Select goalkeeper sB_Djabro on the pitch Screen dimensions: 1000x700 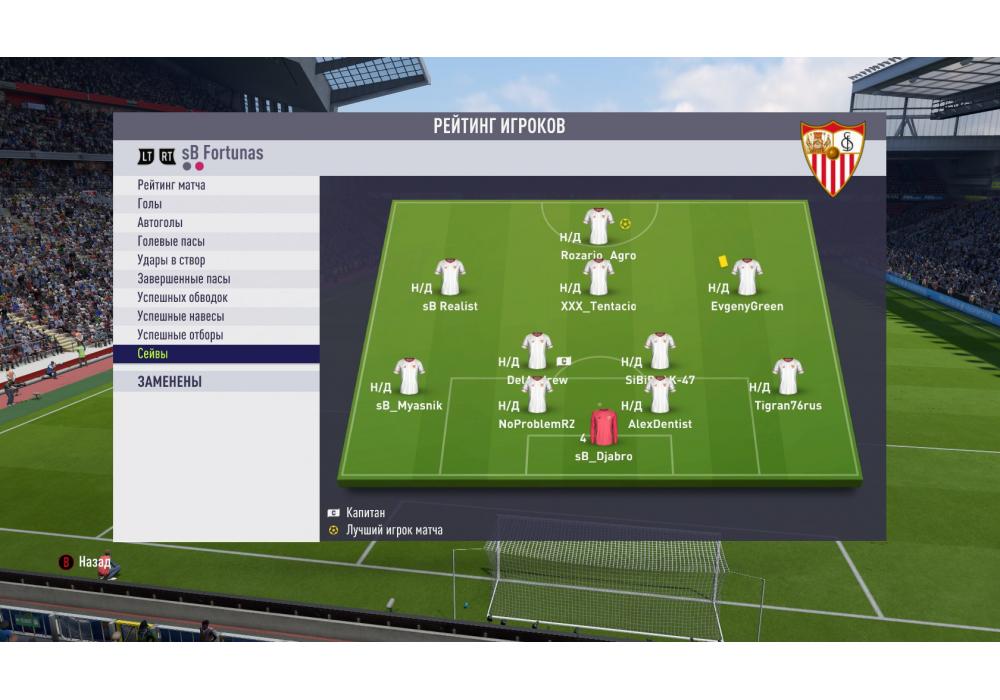coord(603,427)
